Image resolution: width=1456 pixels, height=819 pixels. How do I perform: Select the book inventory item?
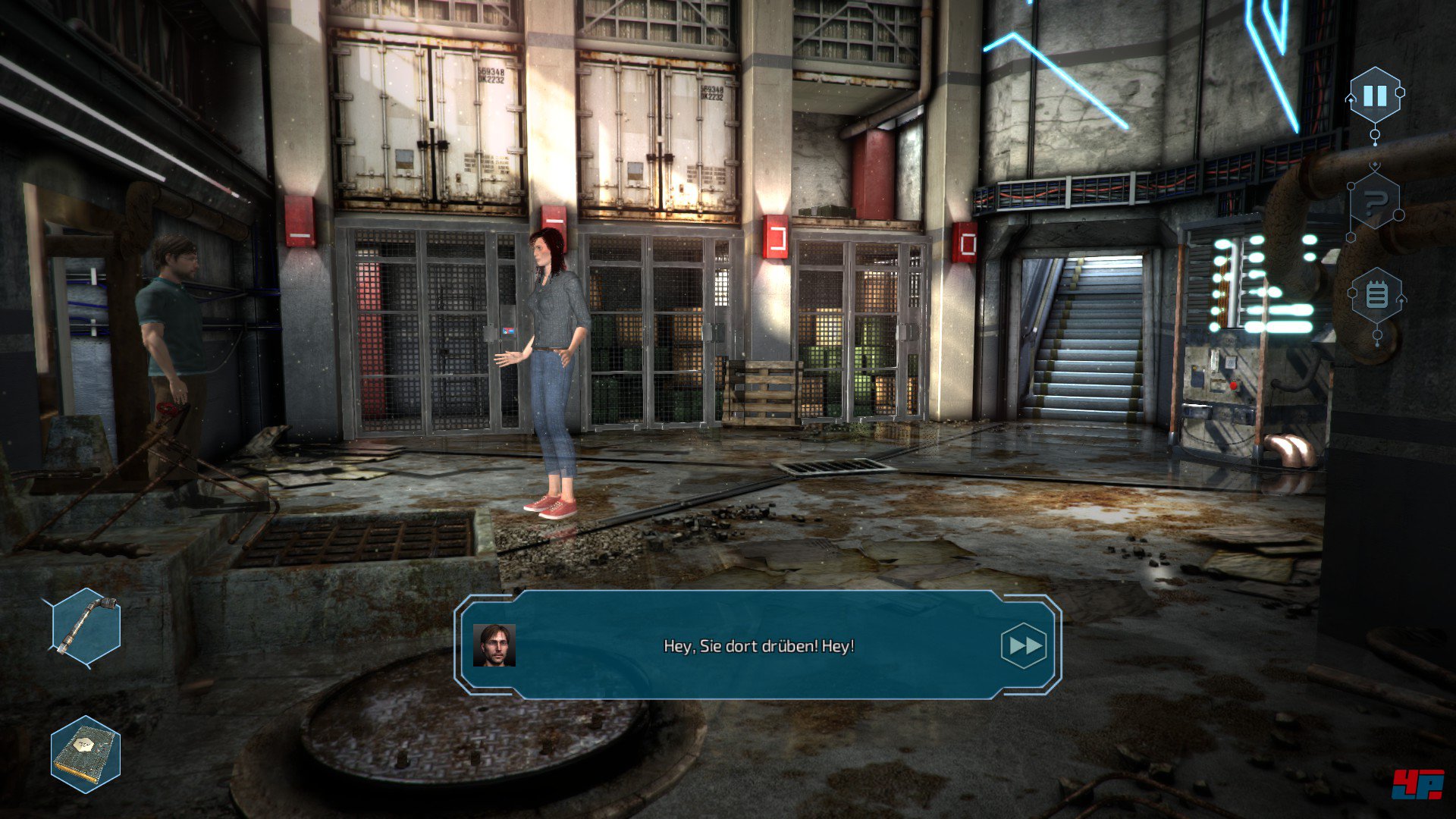(86, 754)
